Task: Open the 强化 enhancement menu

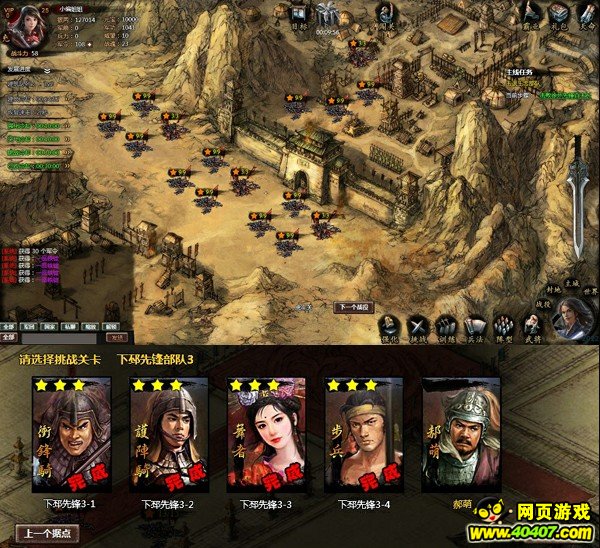Action: (390, 327)
